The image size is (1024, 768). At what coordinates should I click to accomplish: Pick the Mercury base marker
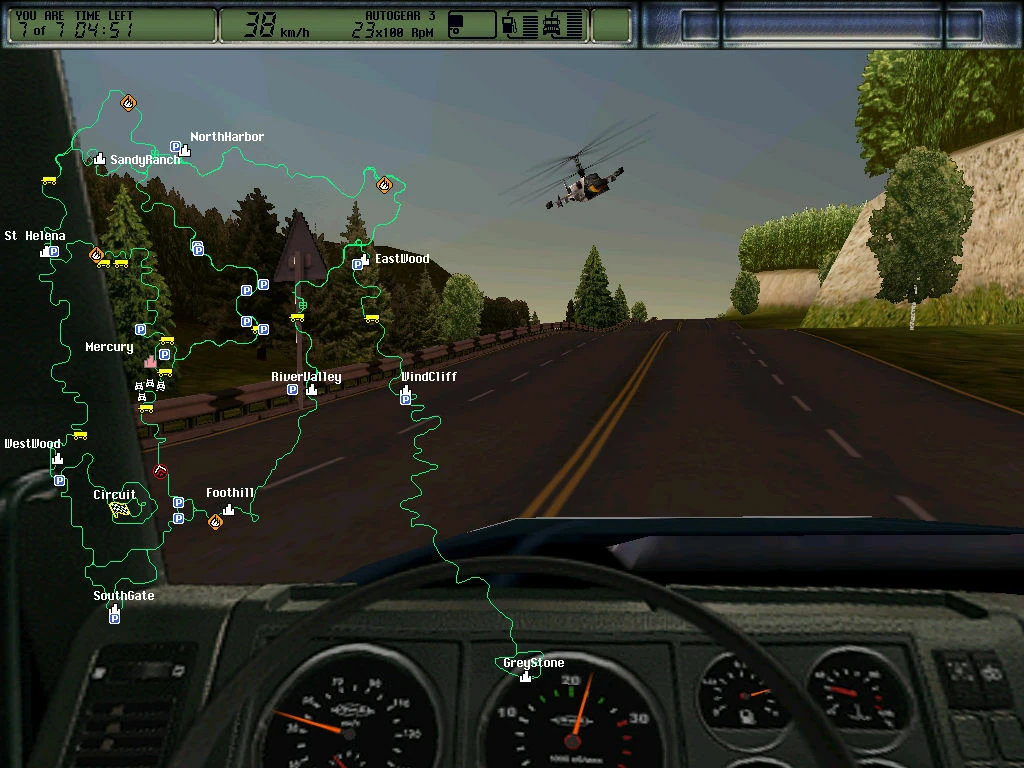(x=150, y=361)
